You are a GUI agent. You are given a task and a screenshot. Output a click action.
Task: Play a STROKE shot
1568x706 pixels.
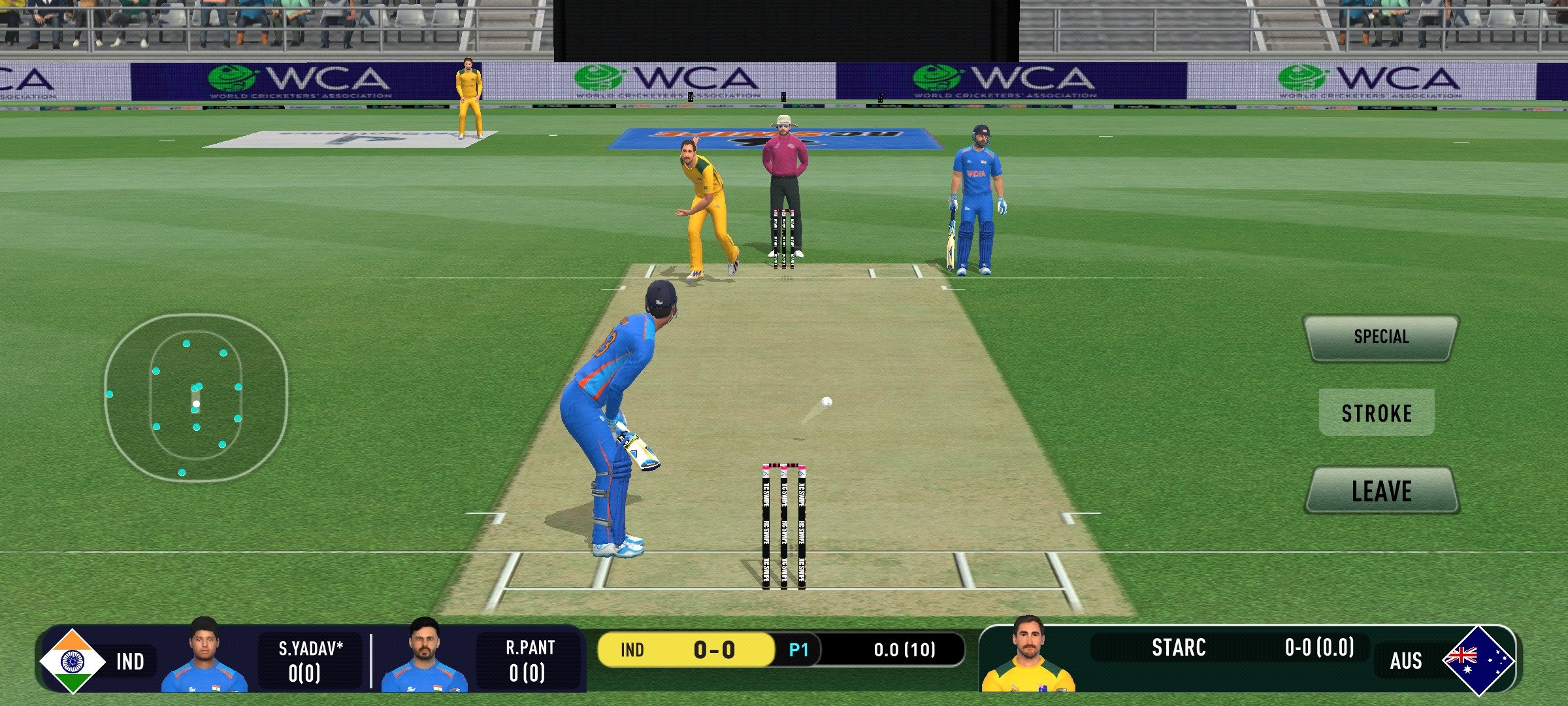coord(1377,413)
